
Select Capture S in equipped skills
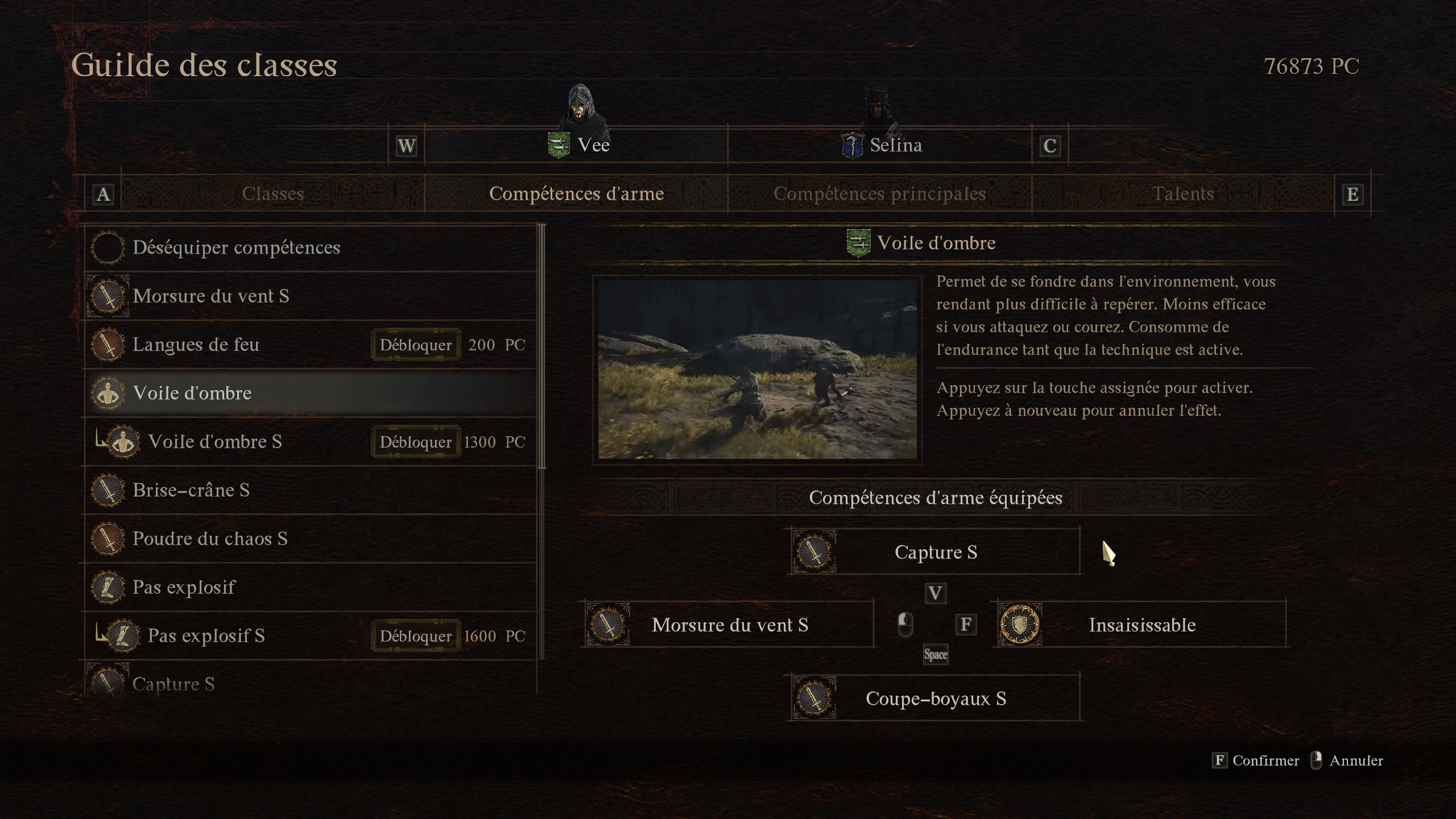[x=934, y=551]
